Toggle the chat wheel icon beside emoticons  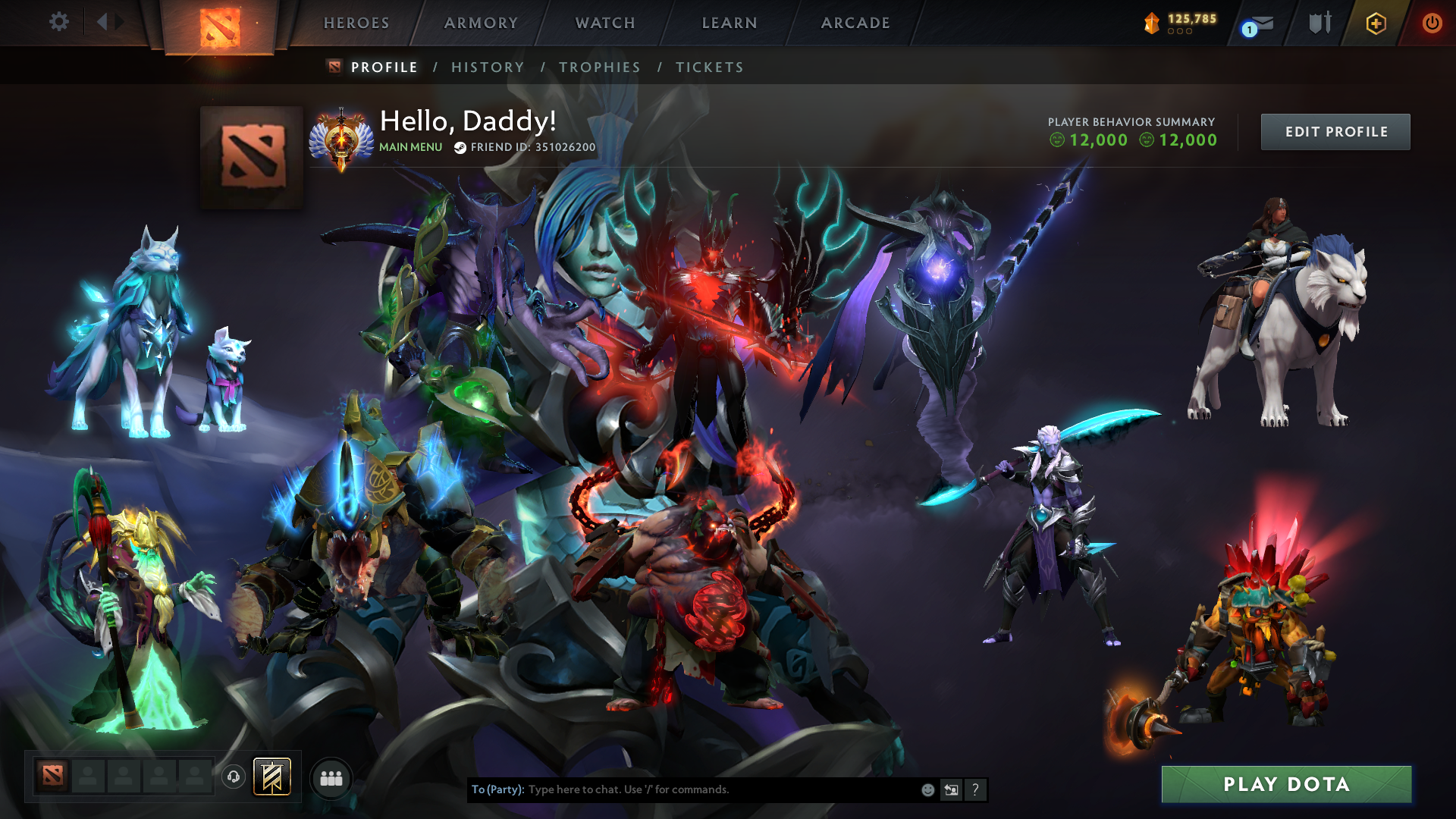[x=952, y=789]
